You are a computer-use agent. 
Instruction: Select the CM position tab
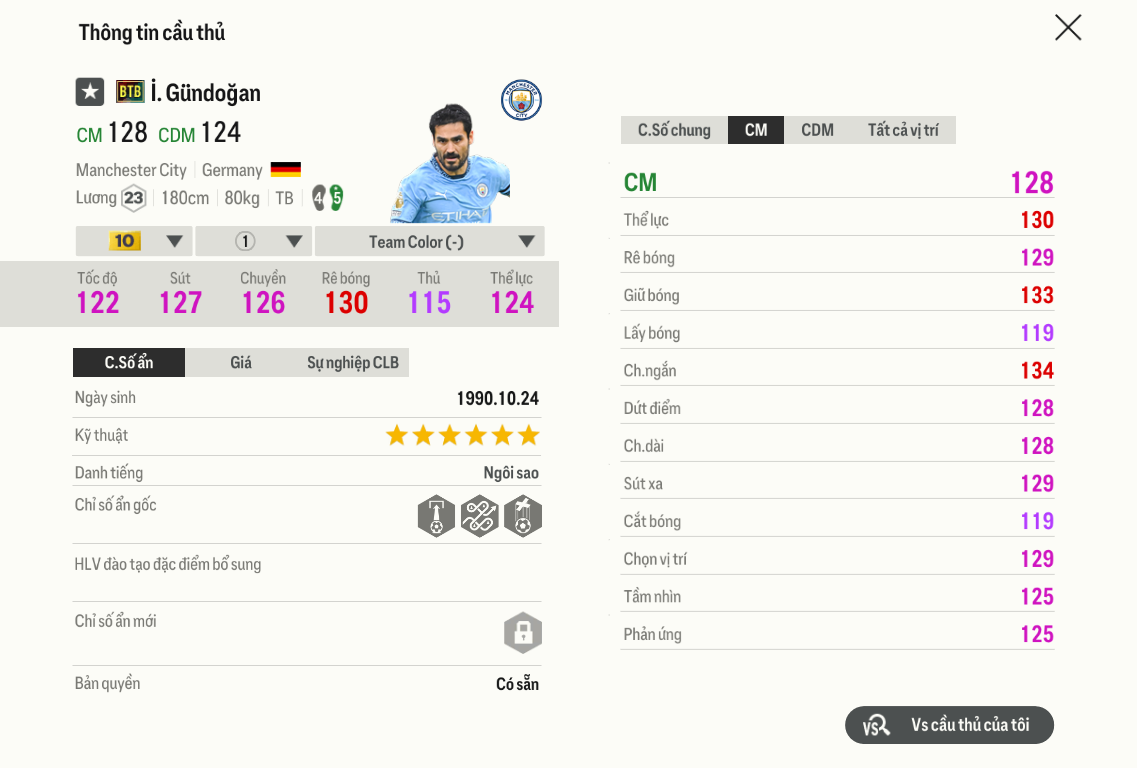[x=756, y=130]
